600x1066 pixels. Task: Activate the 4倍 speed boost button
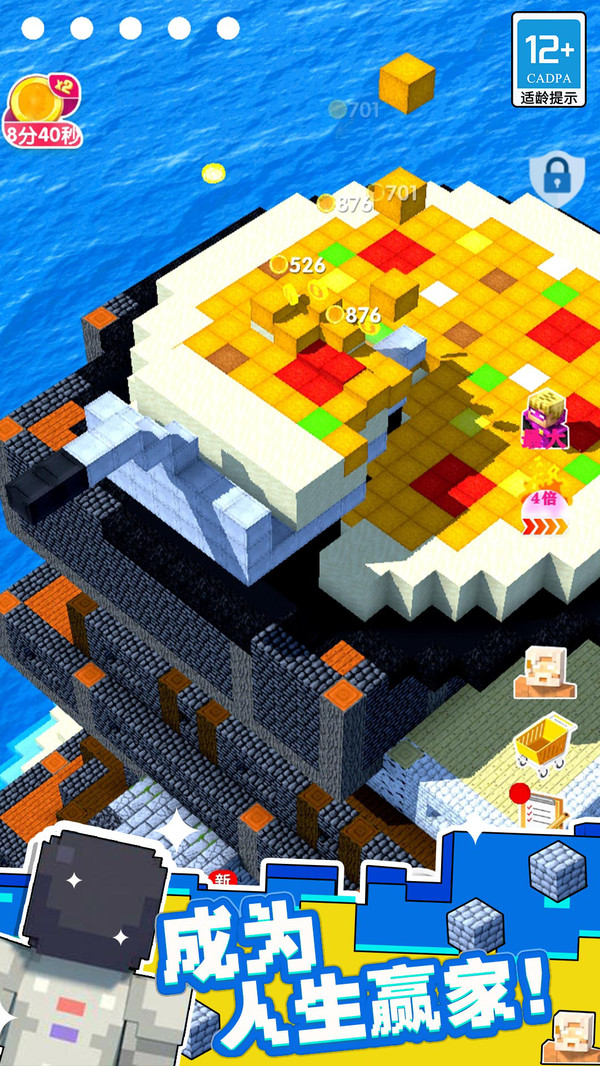click(544, 510)
